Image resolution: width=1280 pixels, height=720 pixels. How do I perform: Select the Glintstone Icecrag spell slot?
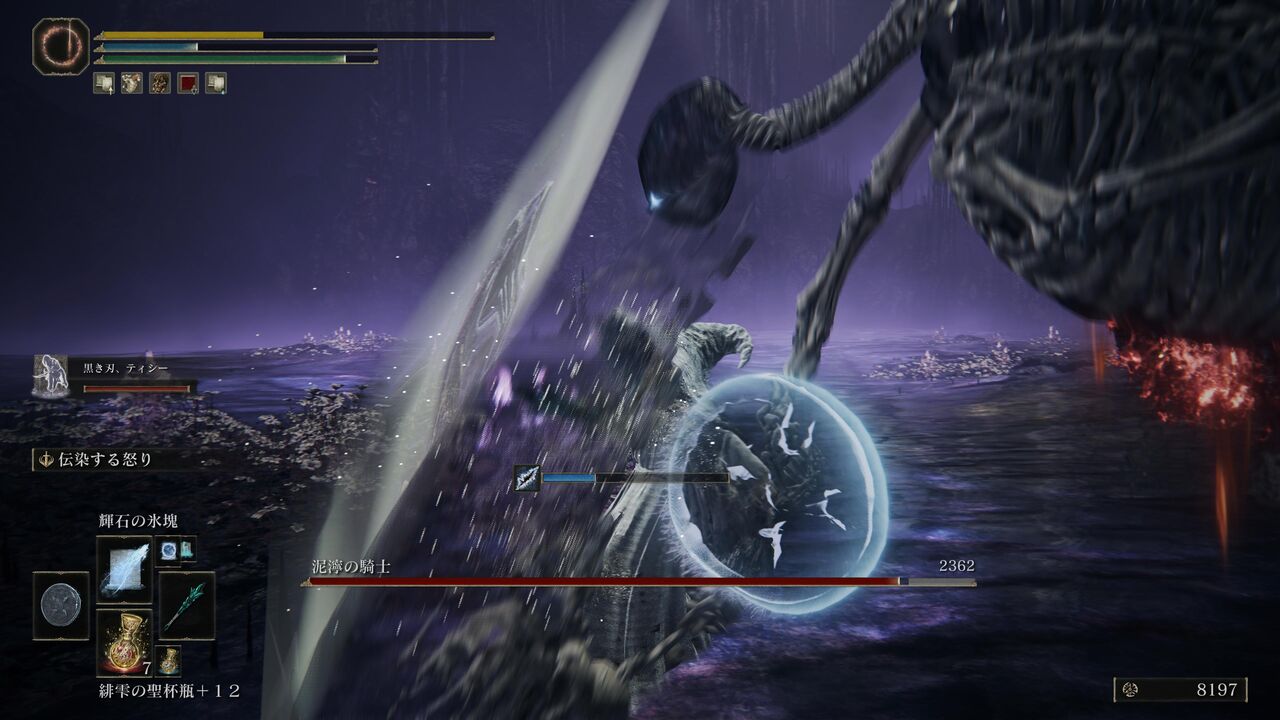(x=124, y=568)
